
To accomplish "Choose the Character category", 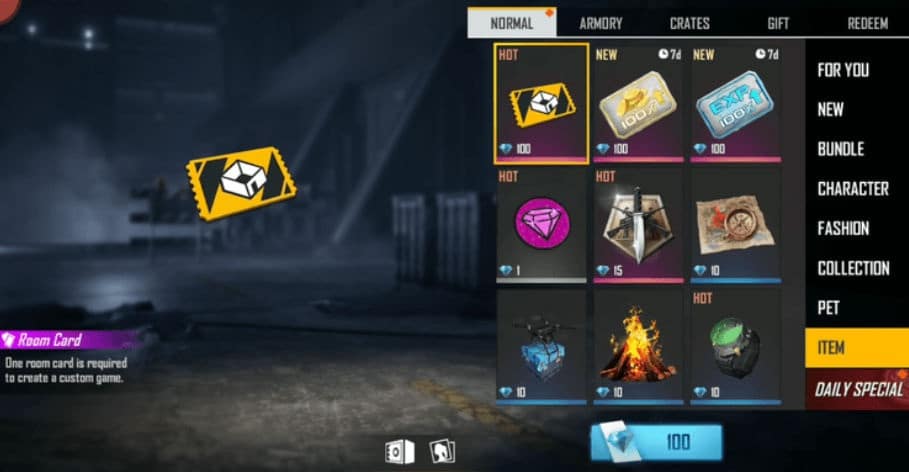I will (852, 189).
